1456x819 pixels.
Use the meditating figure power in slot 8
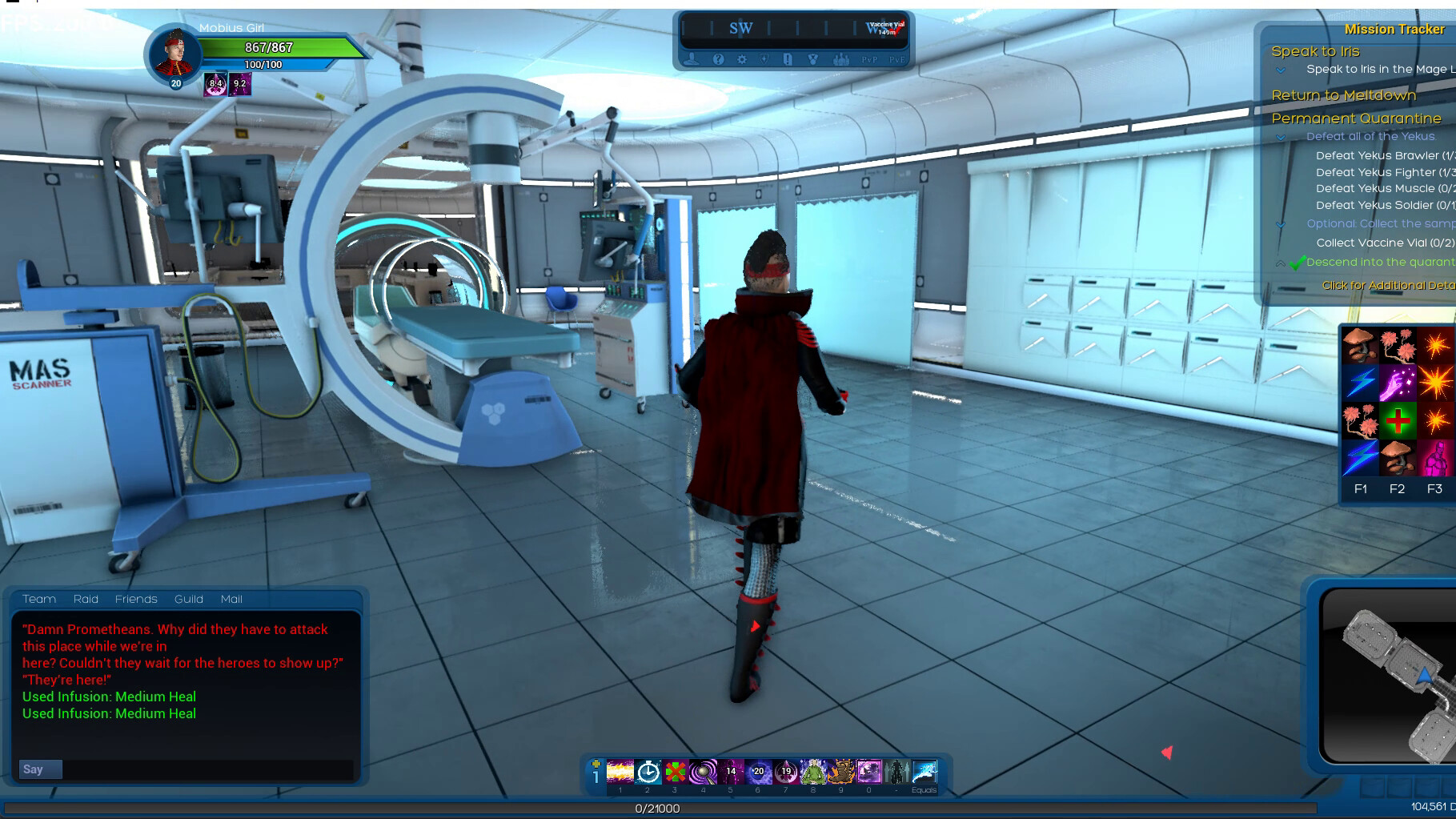click(813, 773)
